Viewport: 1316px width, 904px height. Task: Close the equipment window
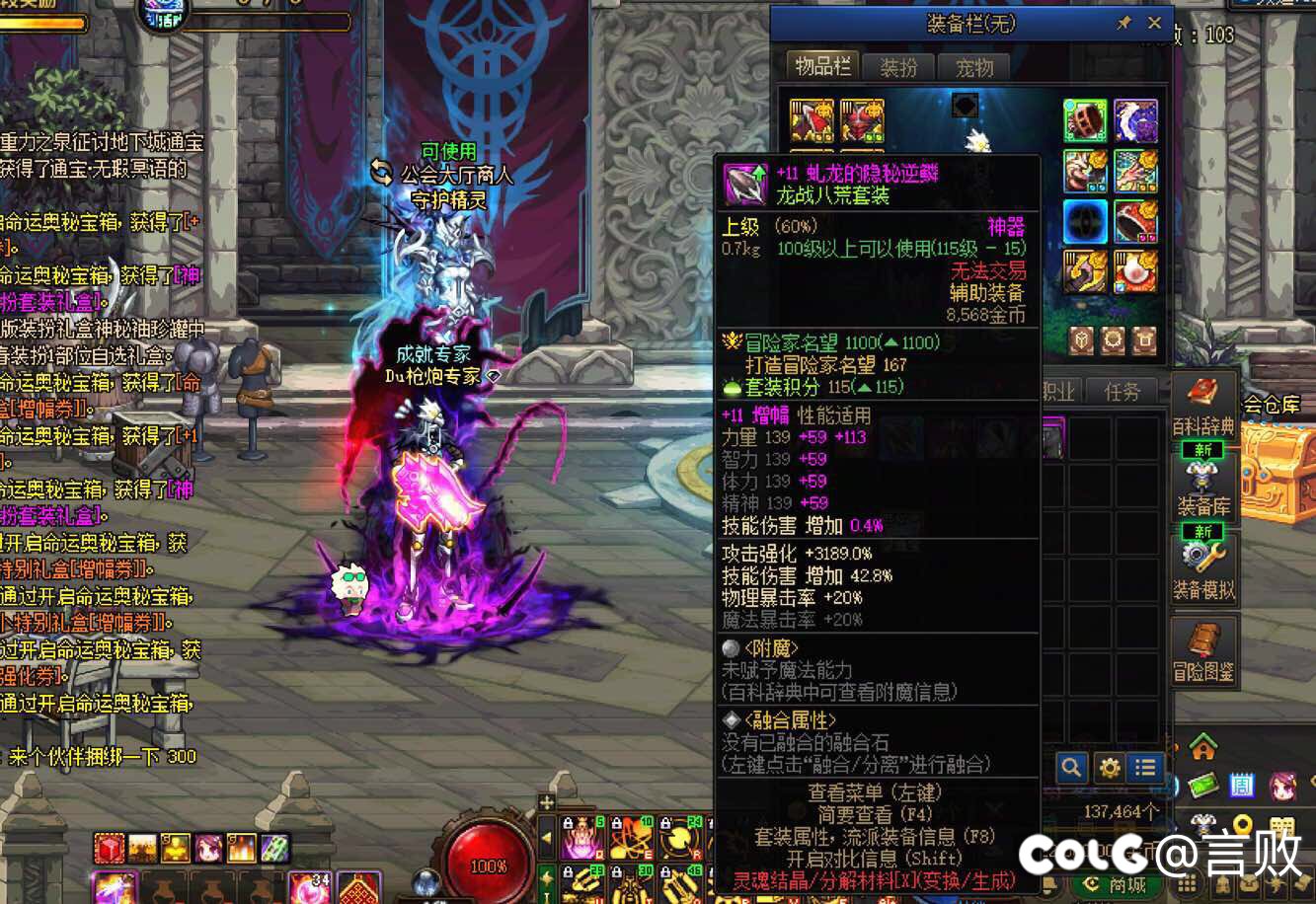(x=1154, y=23)
